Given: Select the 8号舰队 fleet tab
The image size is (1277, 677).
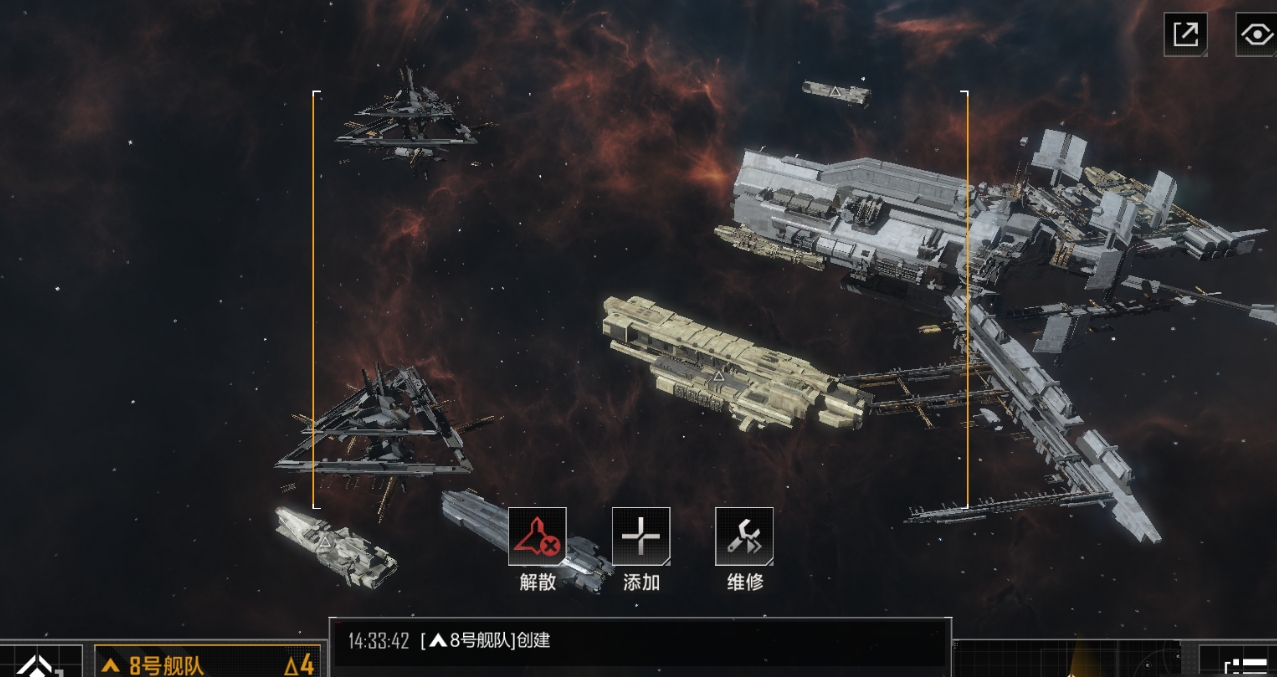Looking at the screenshot, I should (x=208, y=664).
